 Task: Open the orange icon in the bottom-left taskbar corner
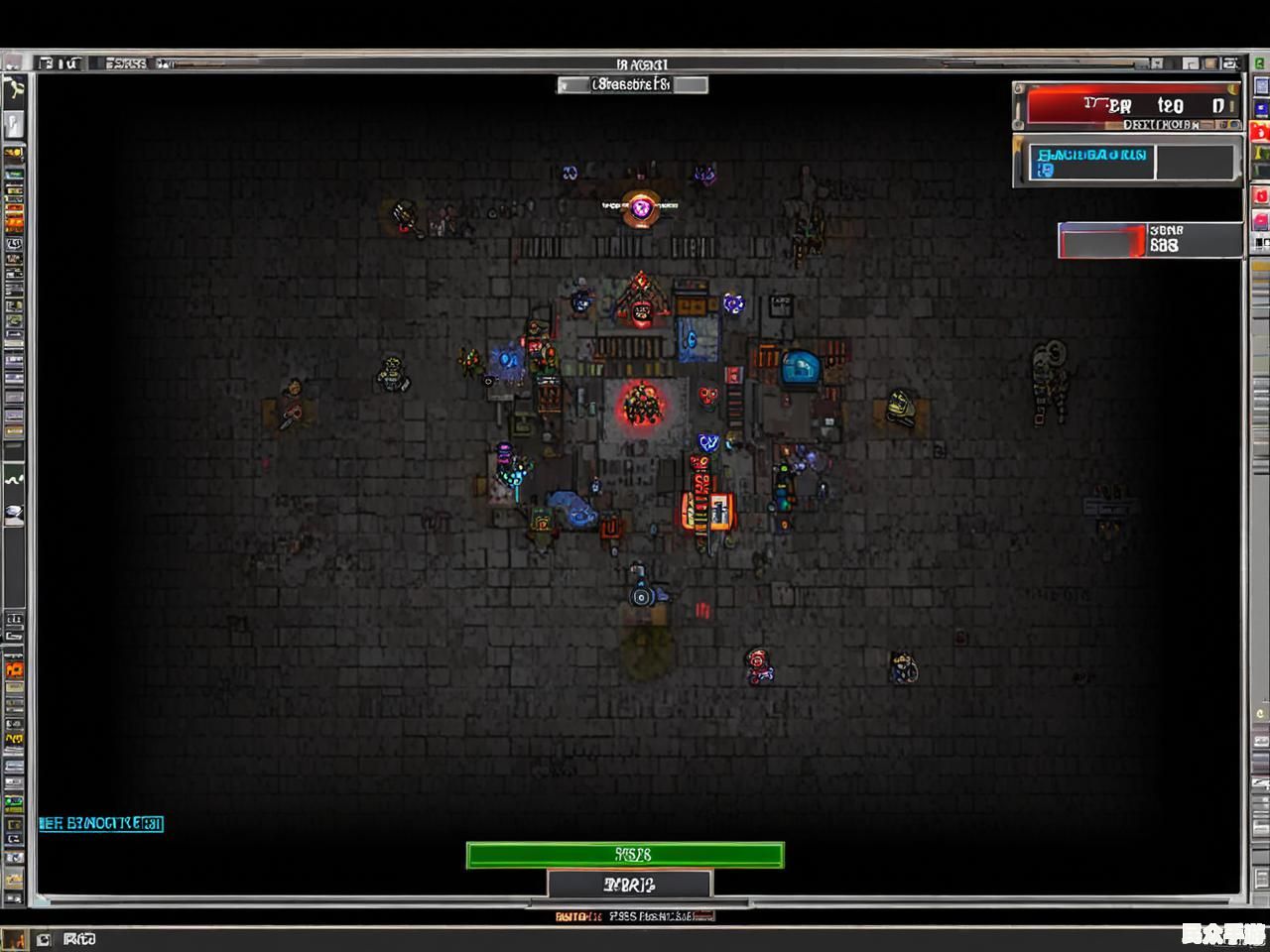point(14,939)
